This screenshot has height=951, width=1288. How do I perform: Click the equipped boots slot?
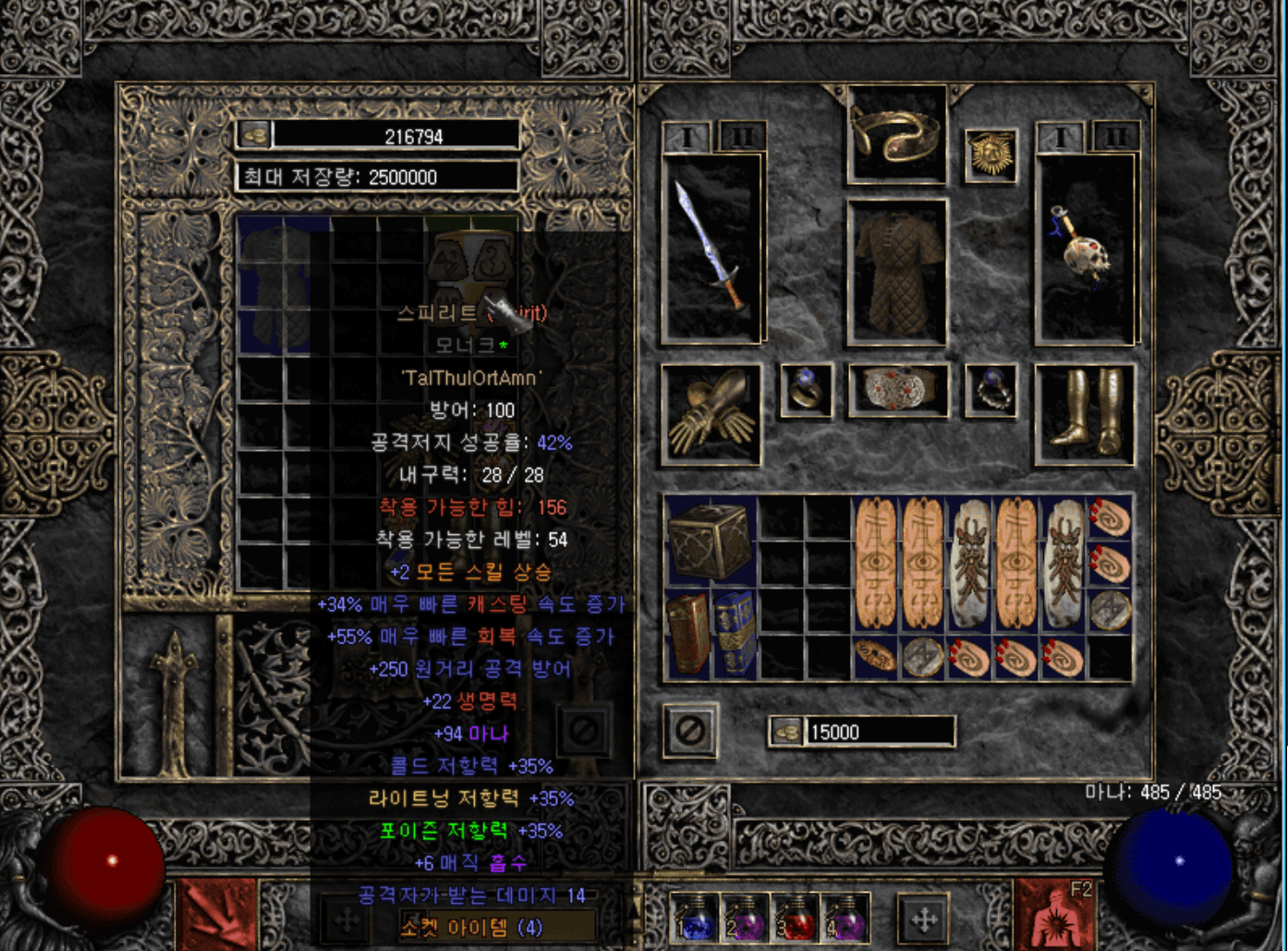[x=1085, y=413]
